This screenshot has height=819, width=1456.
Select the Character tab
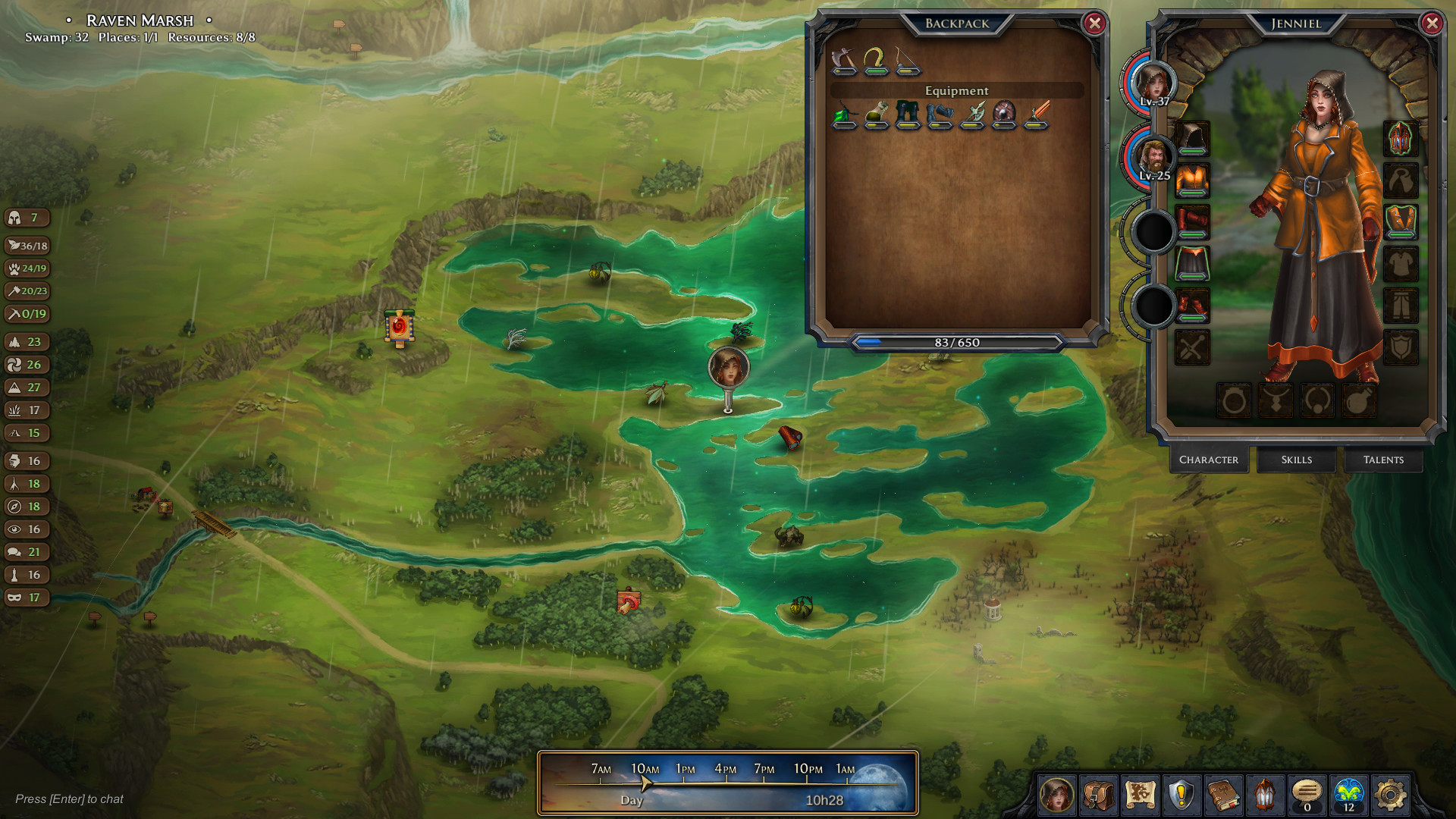[1209, 460]
